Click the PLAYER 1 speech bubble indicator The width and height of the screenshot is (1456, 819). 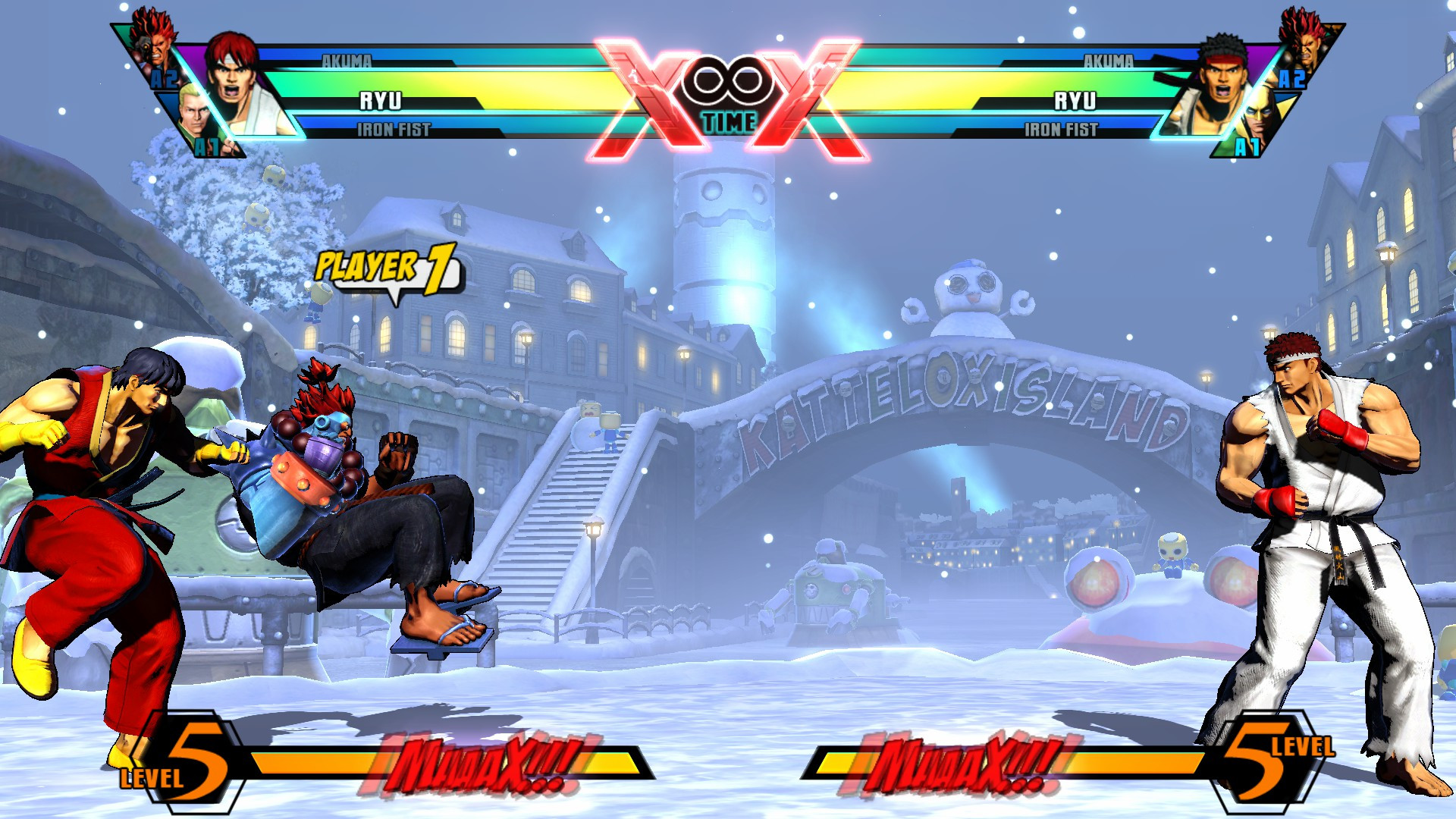click(x=383, y=273)
